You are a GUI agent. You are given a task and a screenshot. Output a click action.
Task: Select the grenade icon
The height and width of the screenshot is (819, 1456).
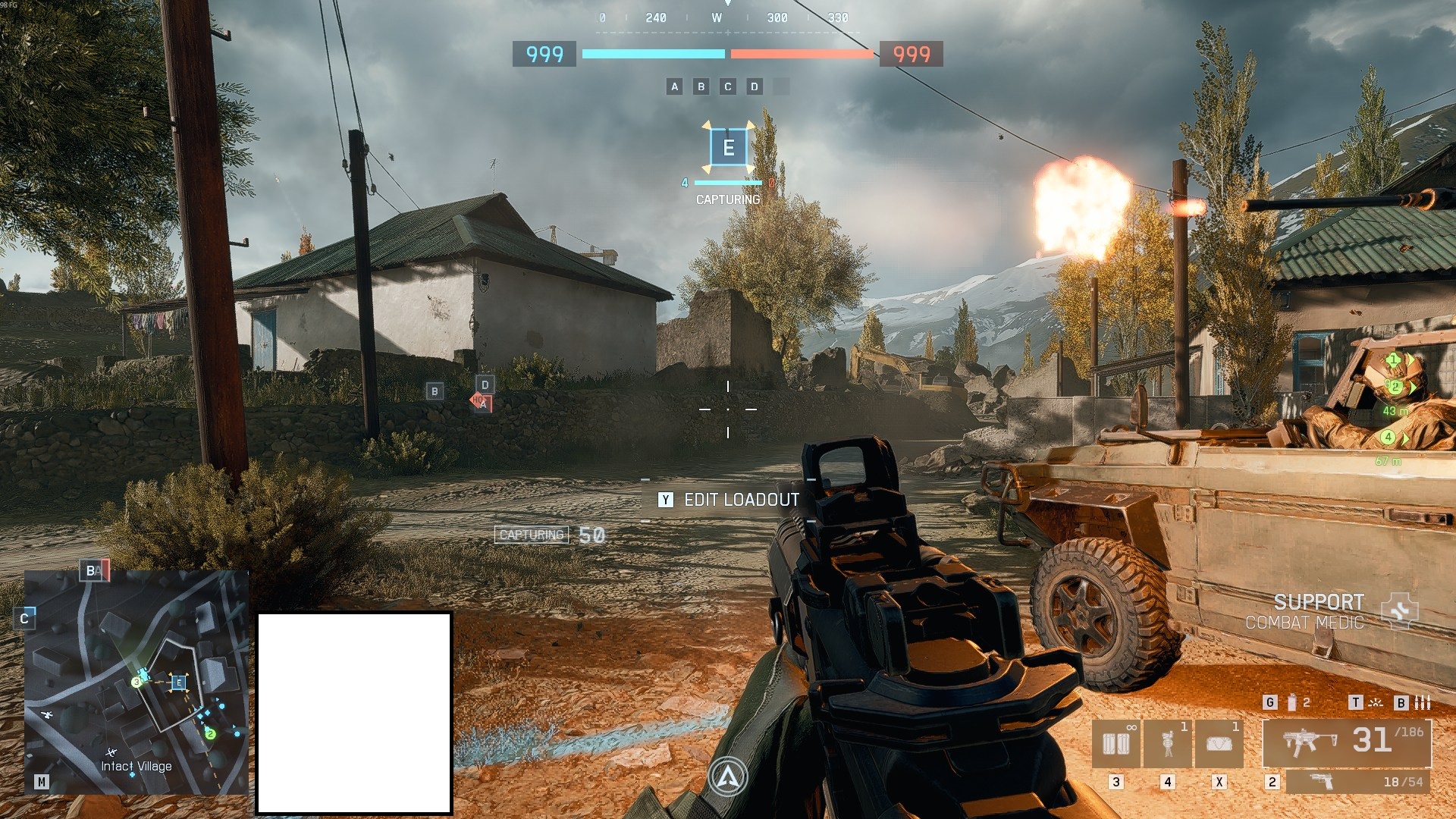point(1292,703)
